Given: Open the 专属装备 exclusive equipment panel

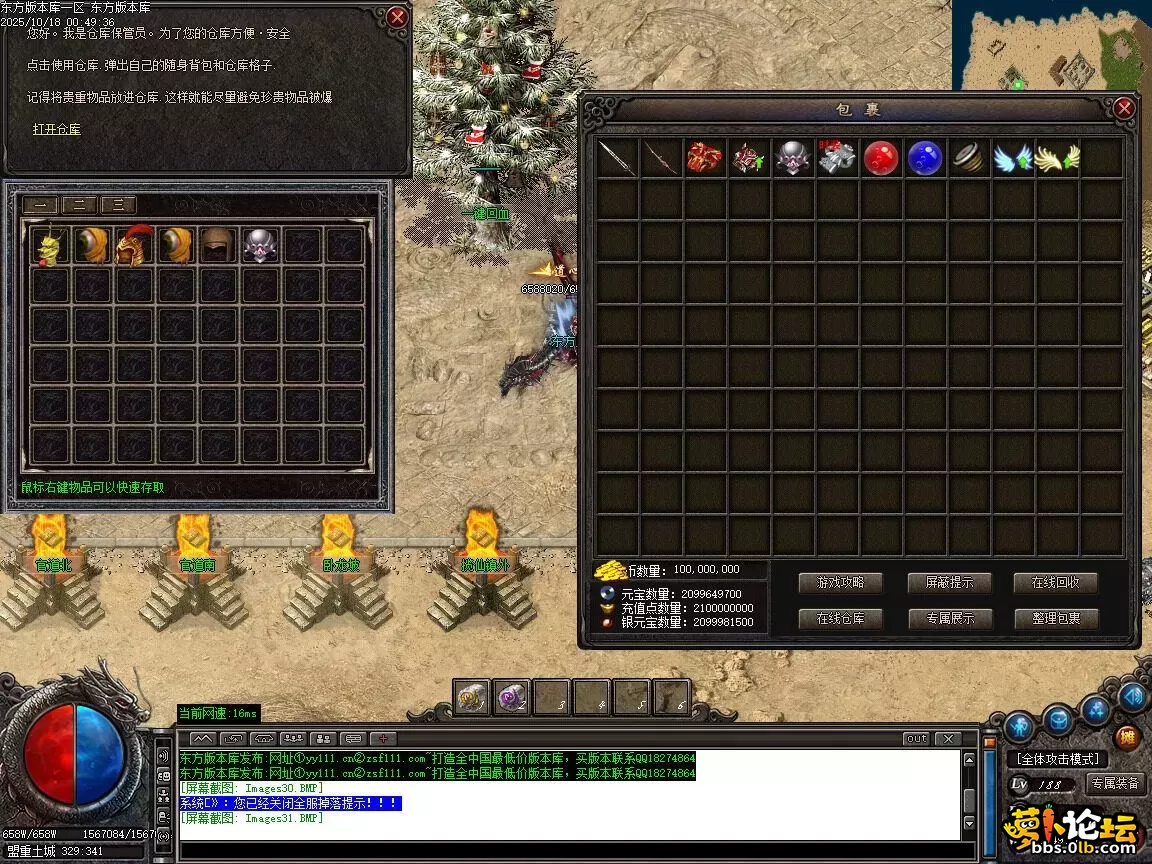Looking at the screenshot, I should (x=1115, y=784).
